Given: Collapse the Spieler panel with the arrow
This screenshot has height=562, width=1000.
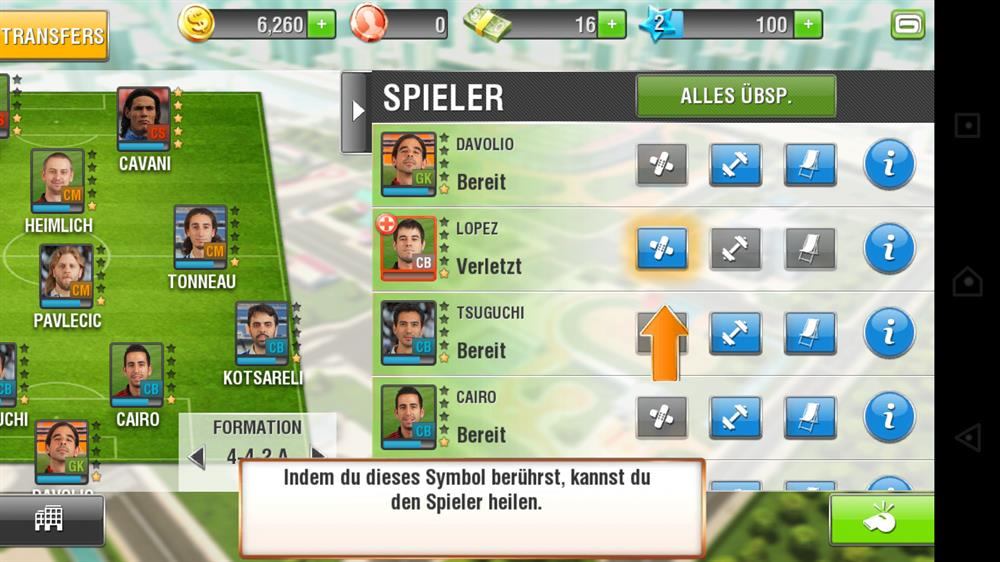Looking at the screenshot, I should tap(355, 111).
